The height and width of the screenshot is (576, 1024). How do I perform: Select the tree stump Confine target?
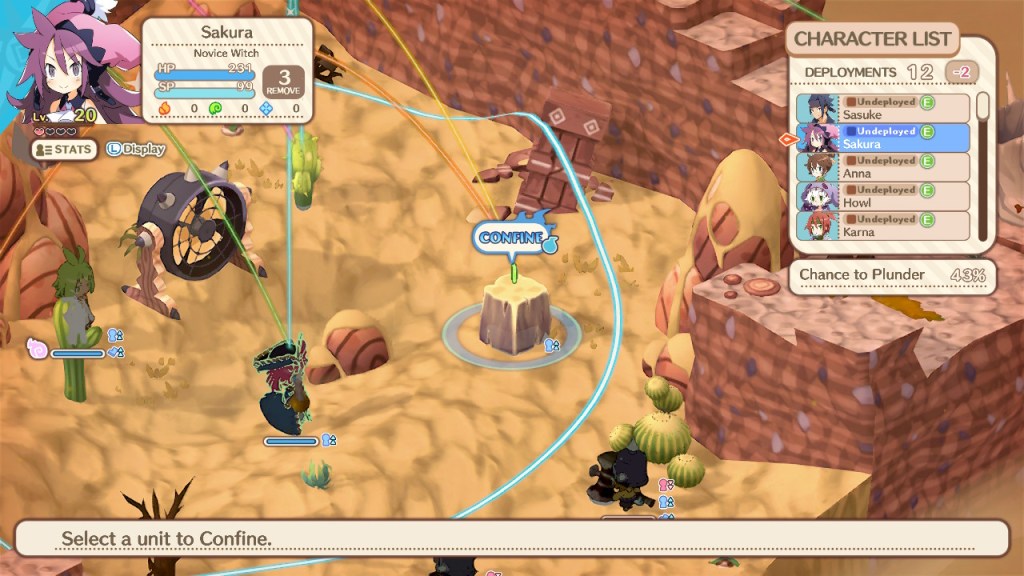point(511,316)
